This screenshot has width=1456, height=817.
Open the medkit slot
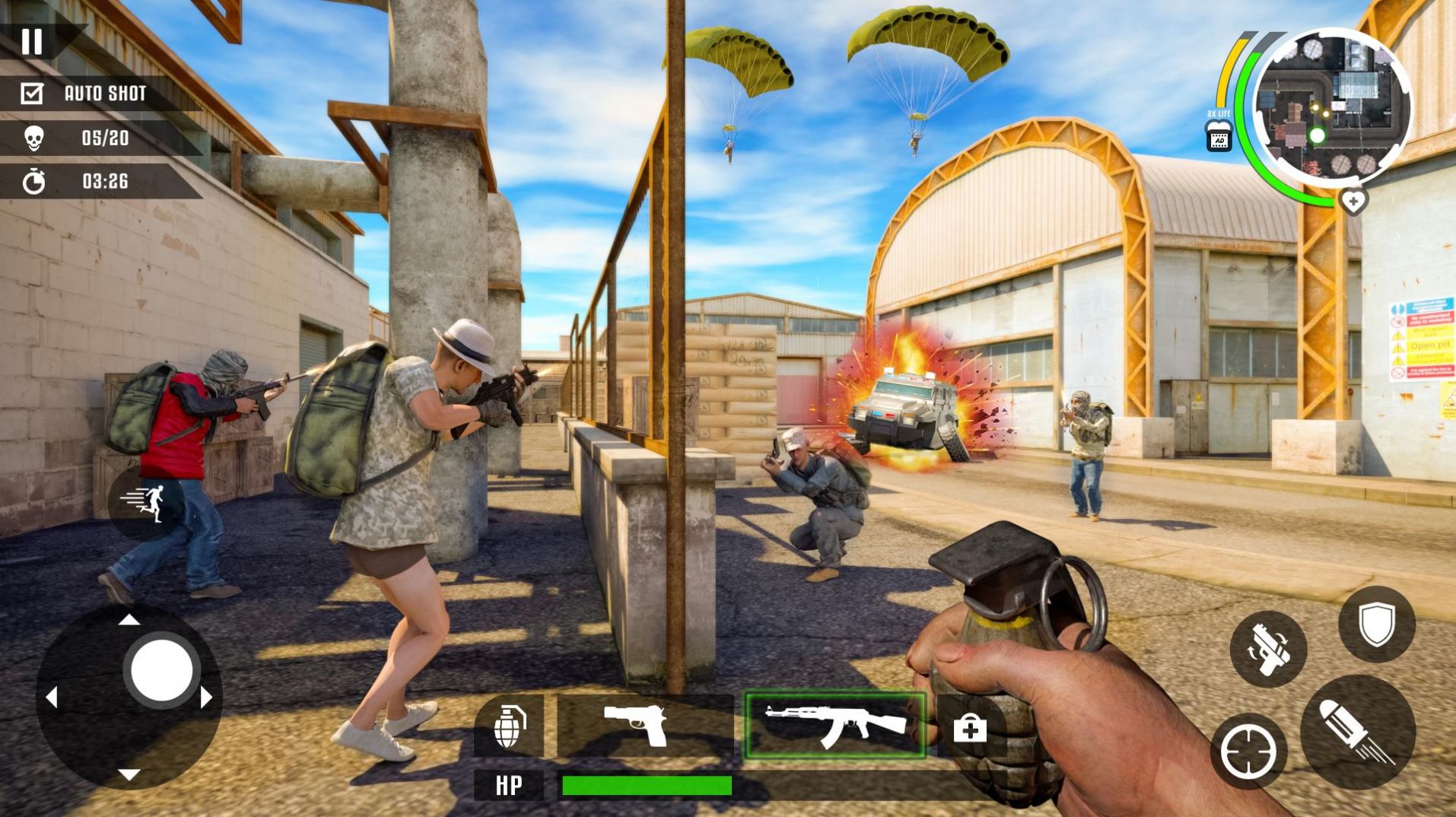[969, 729]
